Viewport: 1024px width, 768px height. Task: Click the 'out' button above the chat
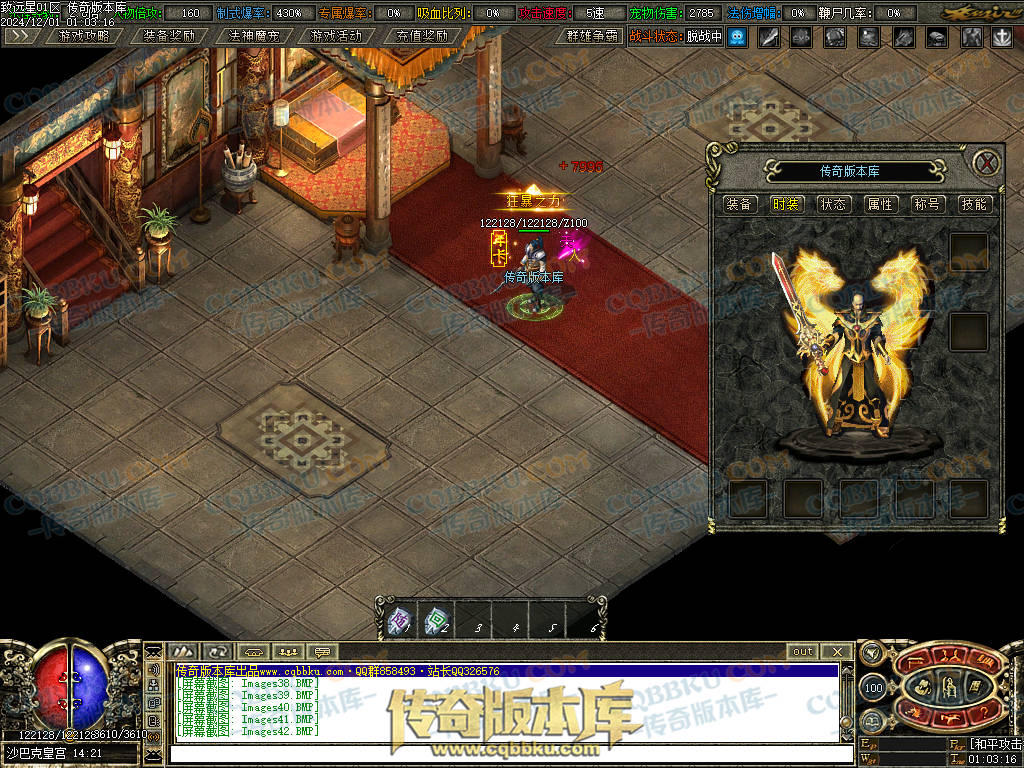(802, 652)
